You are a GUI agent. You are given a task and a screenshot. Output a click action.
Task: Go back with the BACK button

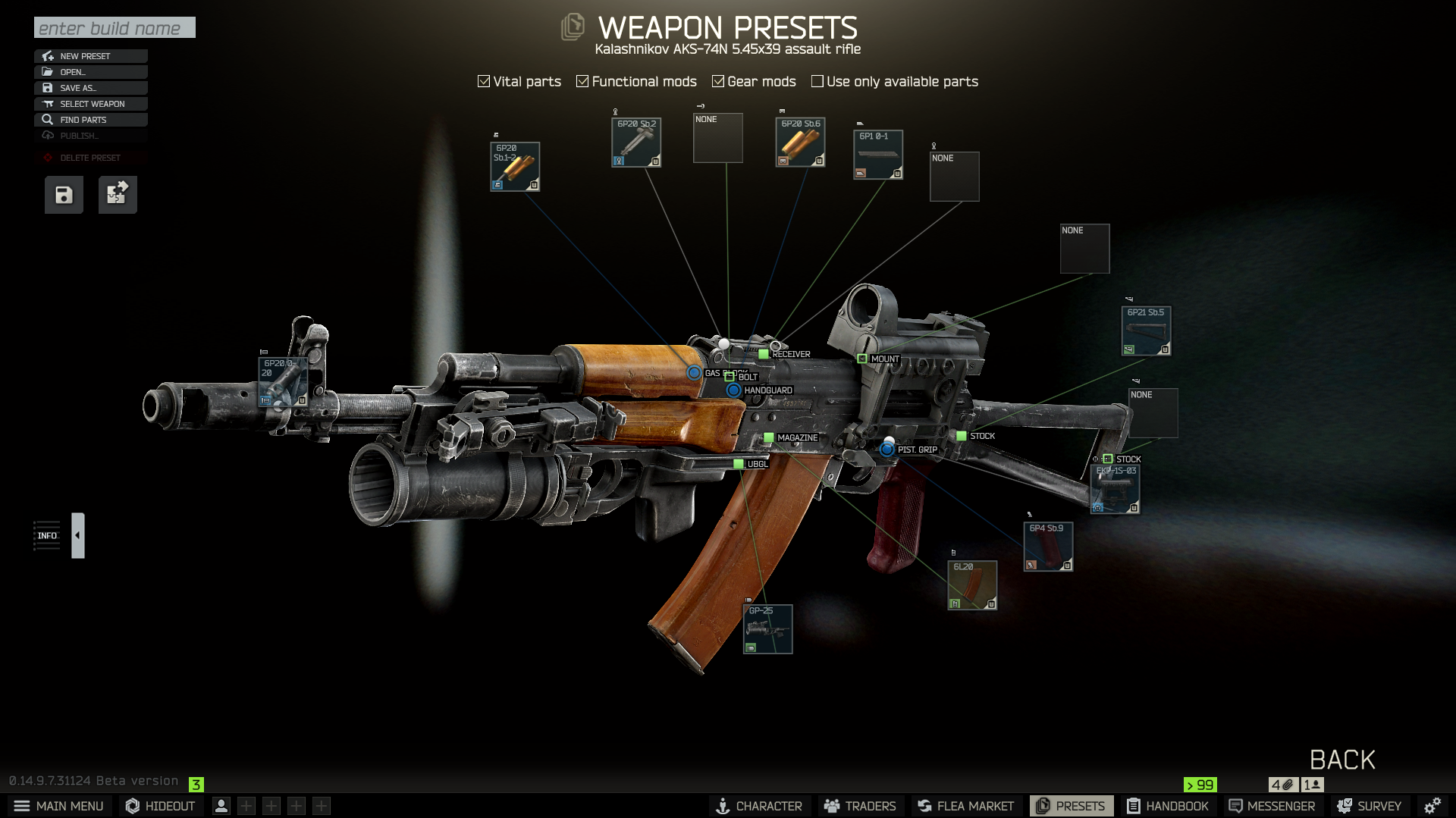pyautogui.click(x=1342, y=760)
